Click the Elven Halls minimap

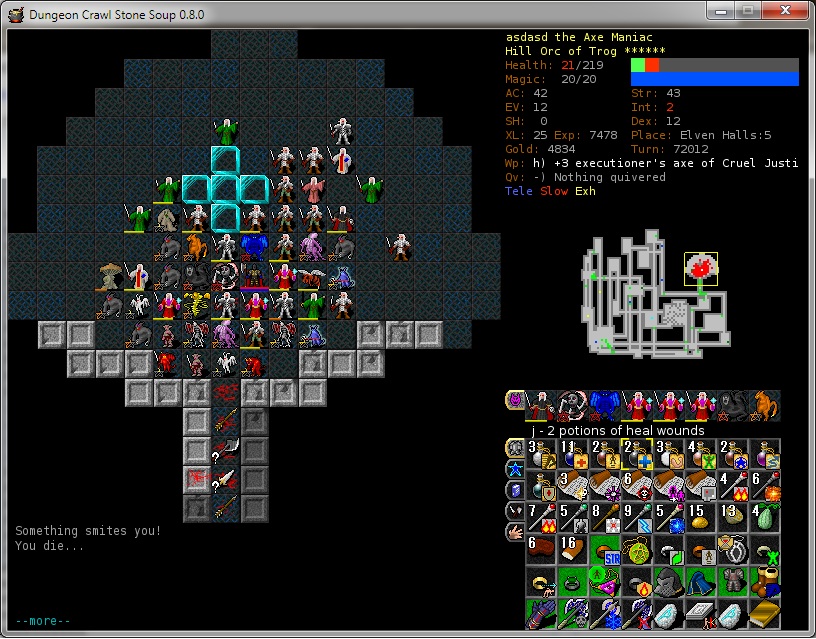pyautogui.click(x=655, y=296)
